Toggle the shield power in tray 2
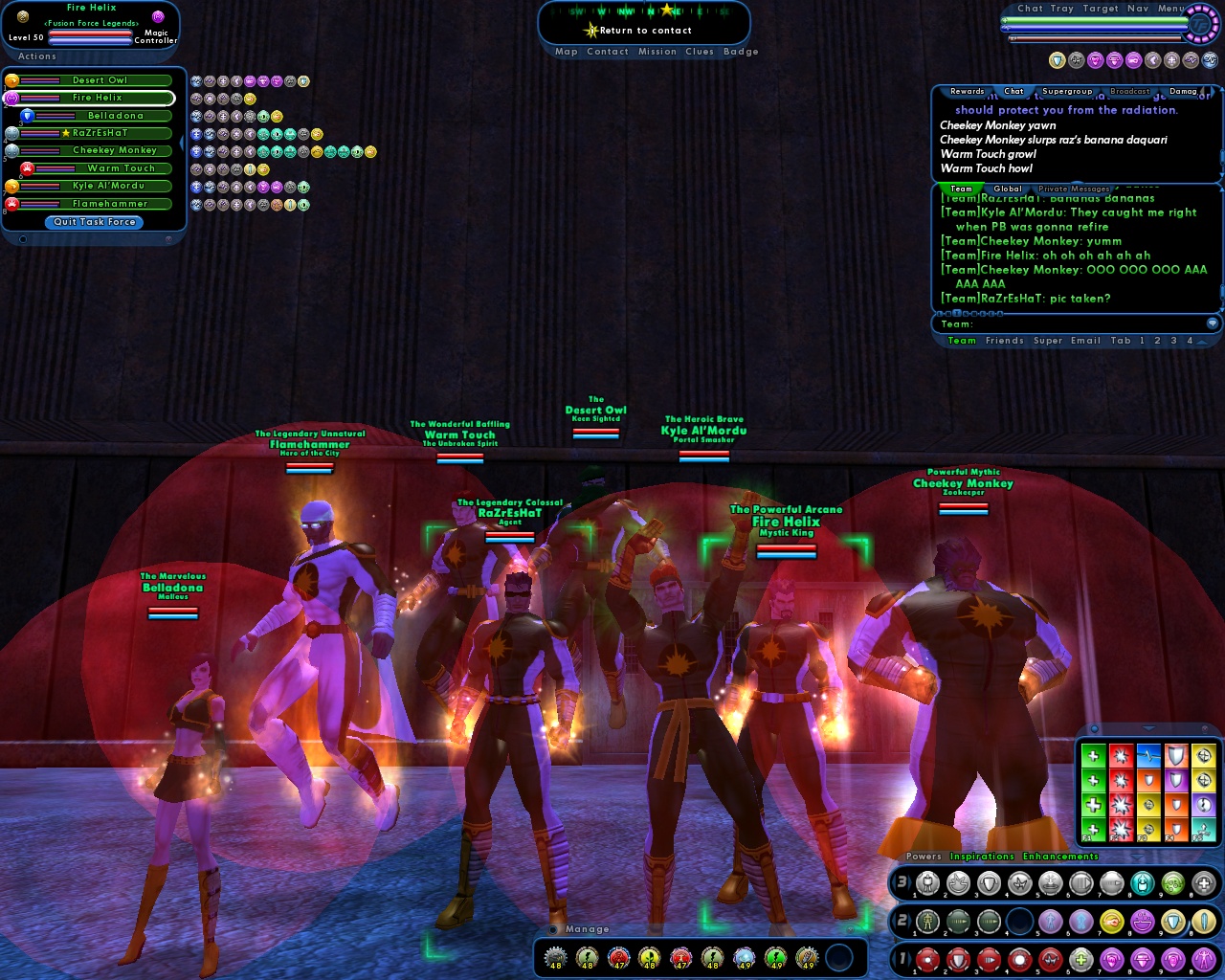 tap(1173, 923)
